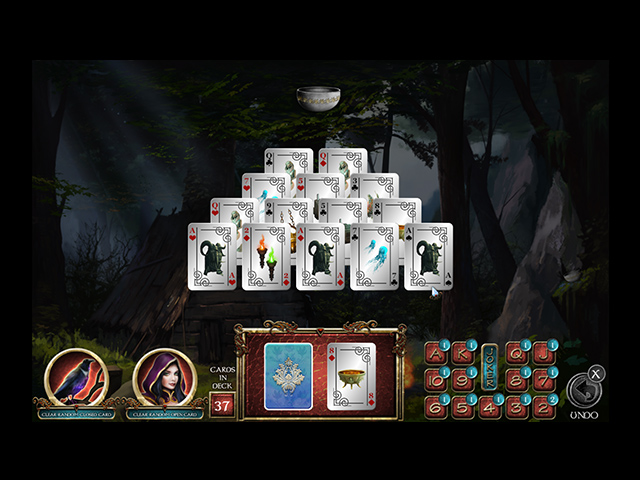The image size is (640, 480).
Task: Choose the A rank button
Action: [x=437, y=353]
